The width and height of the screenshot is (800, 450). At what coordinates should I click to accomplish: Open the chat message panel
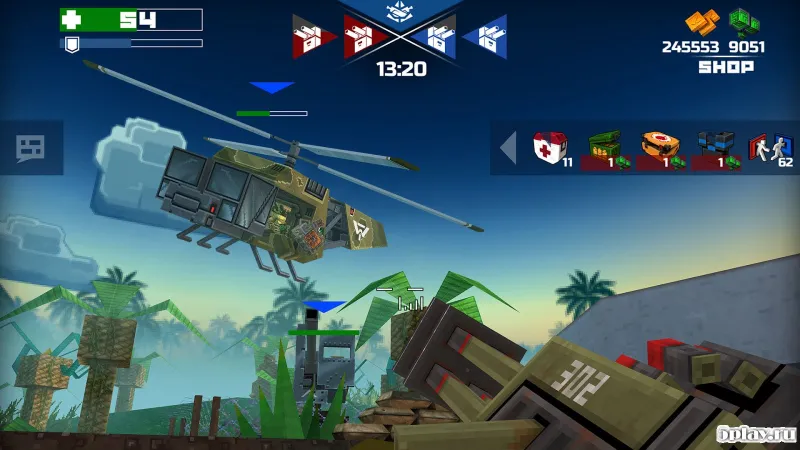[x=31, y=149]
